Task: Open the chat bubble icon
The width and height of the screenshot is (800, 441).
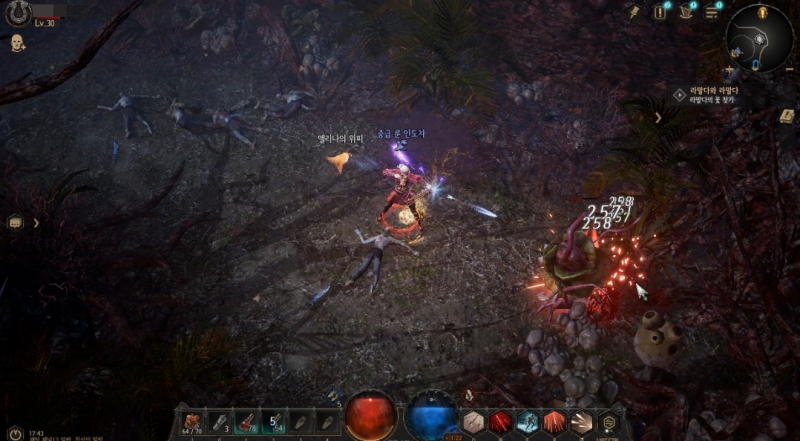Action: [x=15, y=222]
